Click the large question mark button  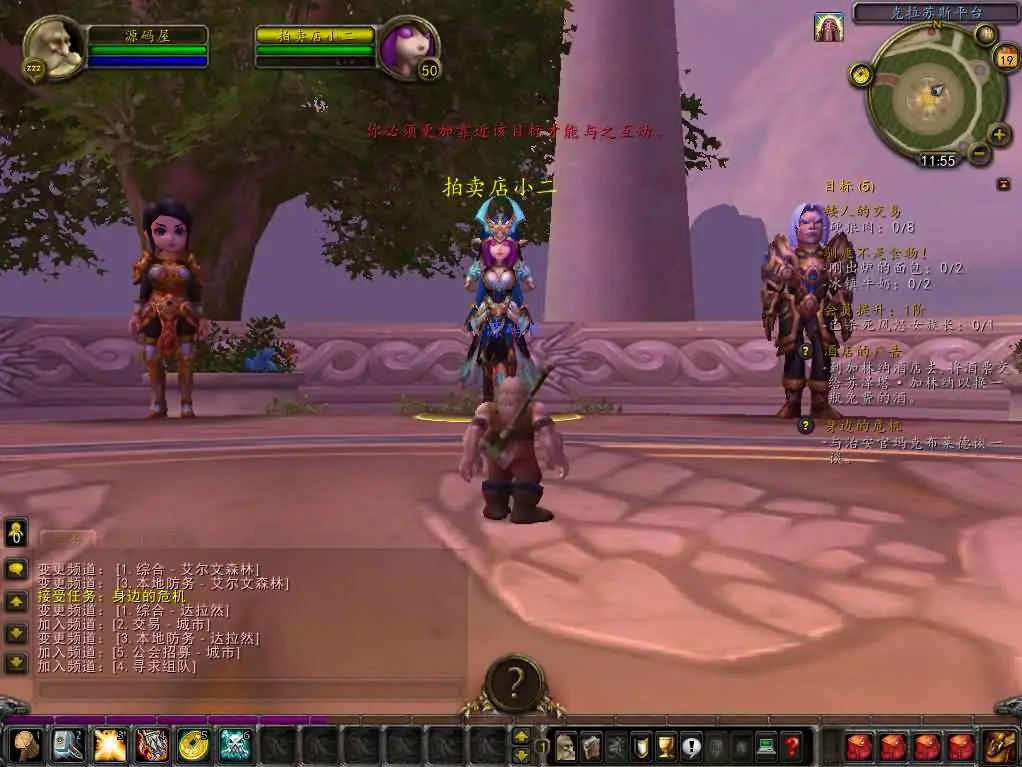515,683
